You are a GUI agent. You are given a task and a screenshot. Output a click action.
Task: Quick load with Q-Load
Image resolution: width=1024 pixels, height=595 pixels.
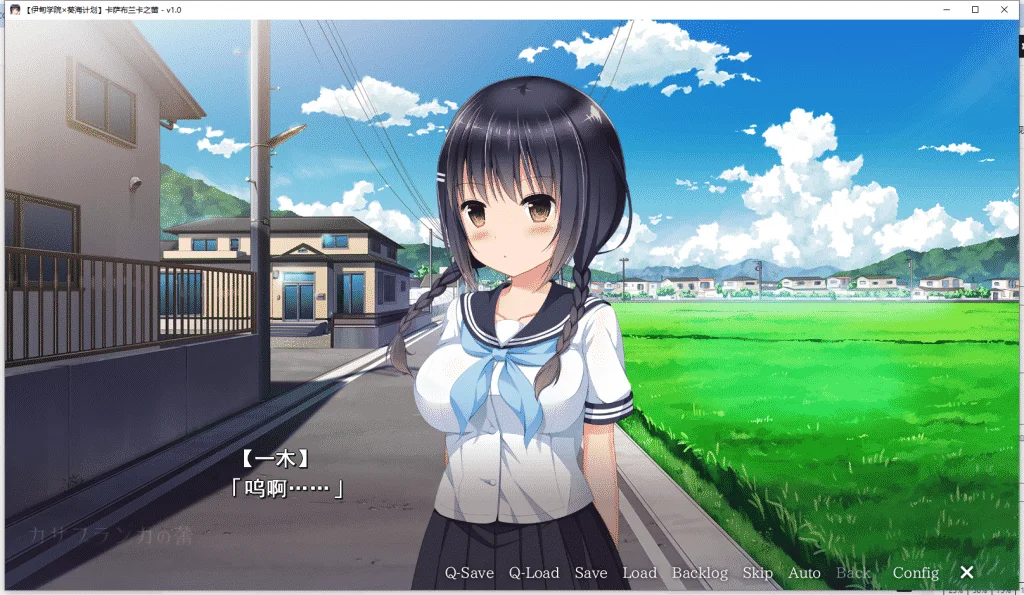(x=534, y=573)
